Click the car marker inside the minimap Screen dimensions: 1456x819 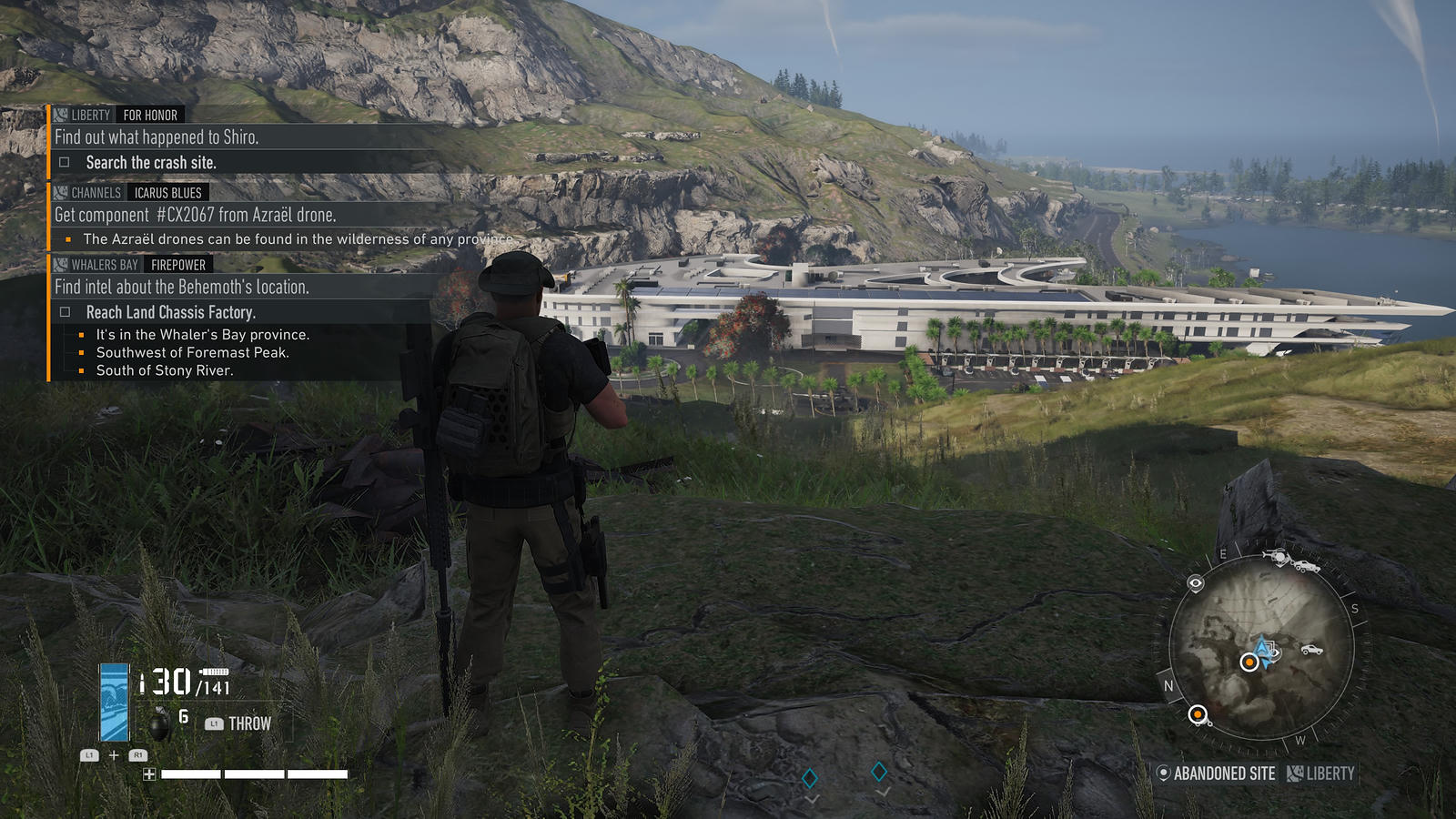click(1311, 649)
